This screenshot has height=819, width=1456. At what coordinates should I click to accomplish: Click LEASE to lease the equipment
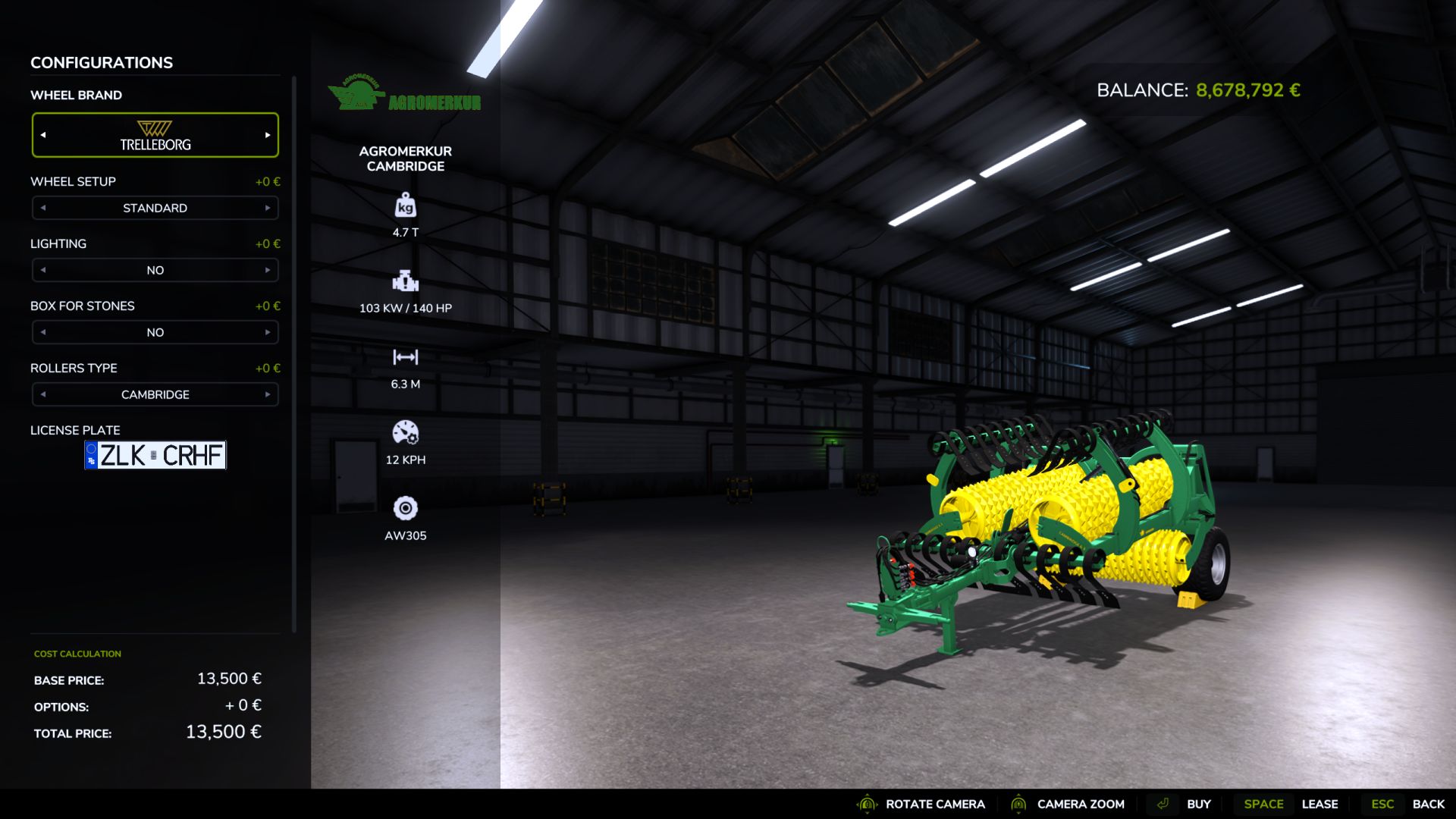click(1320, 804)
